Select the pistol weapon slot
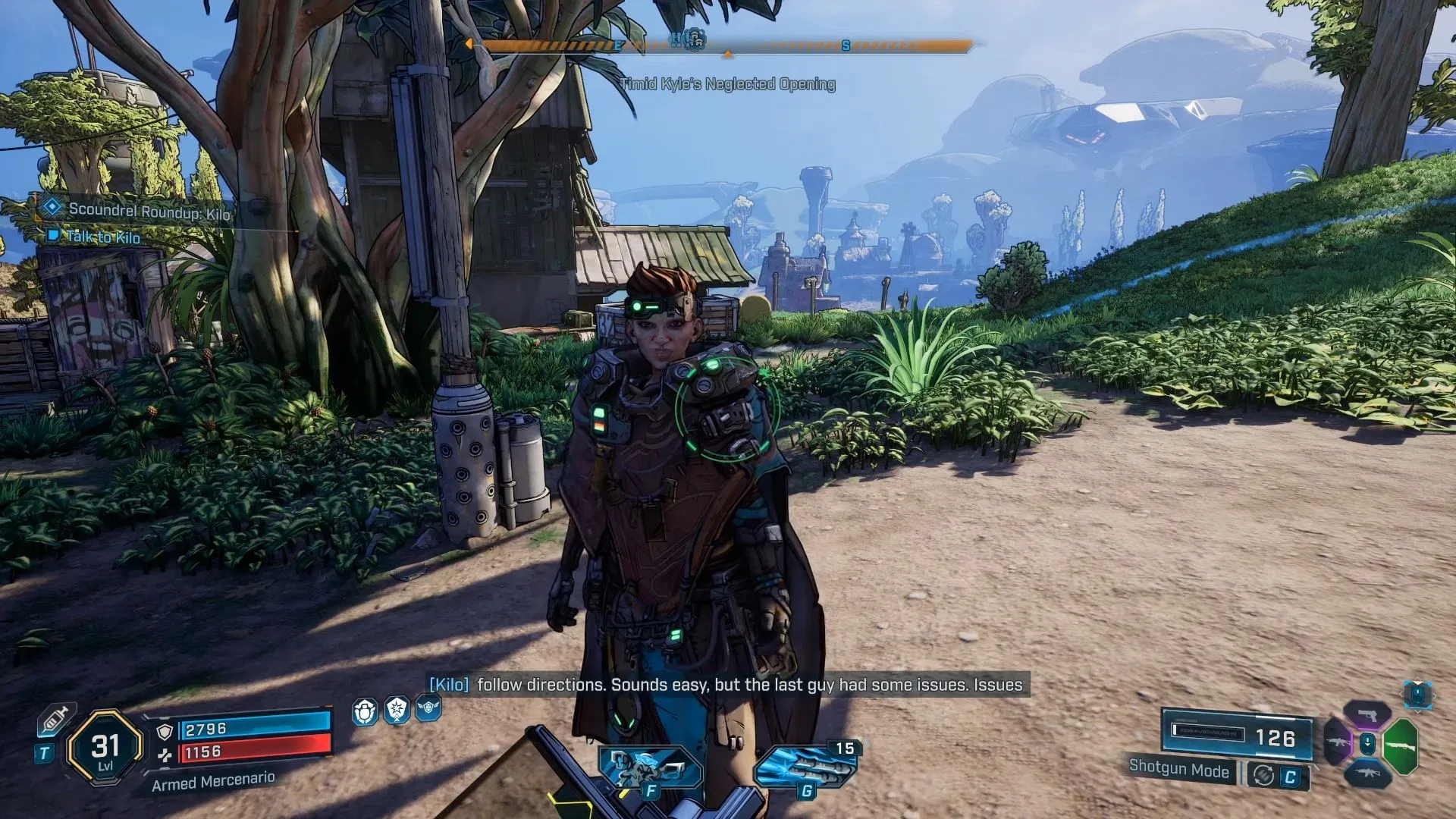This screenshot has height=819, width=1456. point(1367,715)
